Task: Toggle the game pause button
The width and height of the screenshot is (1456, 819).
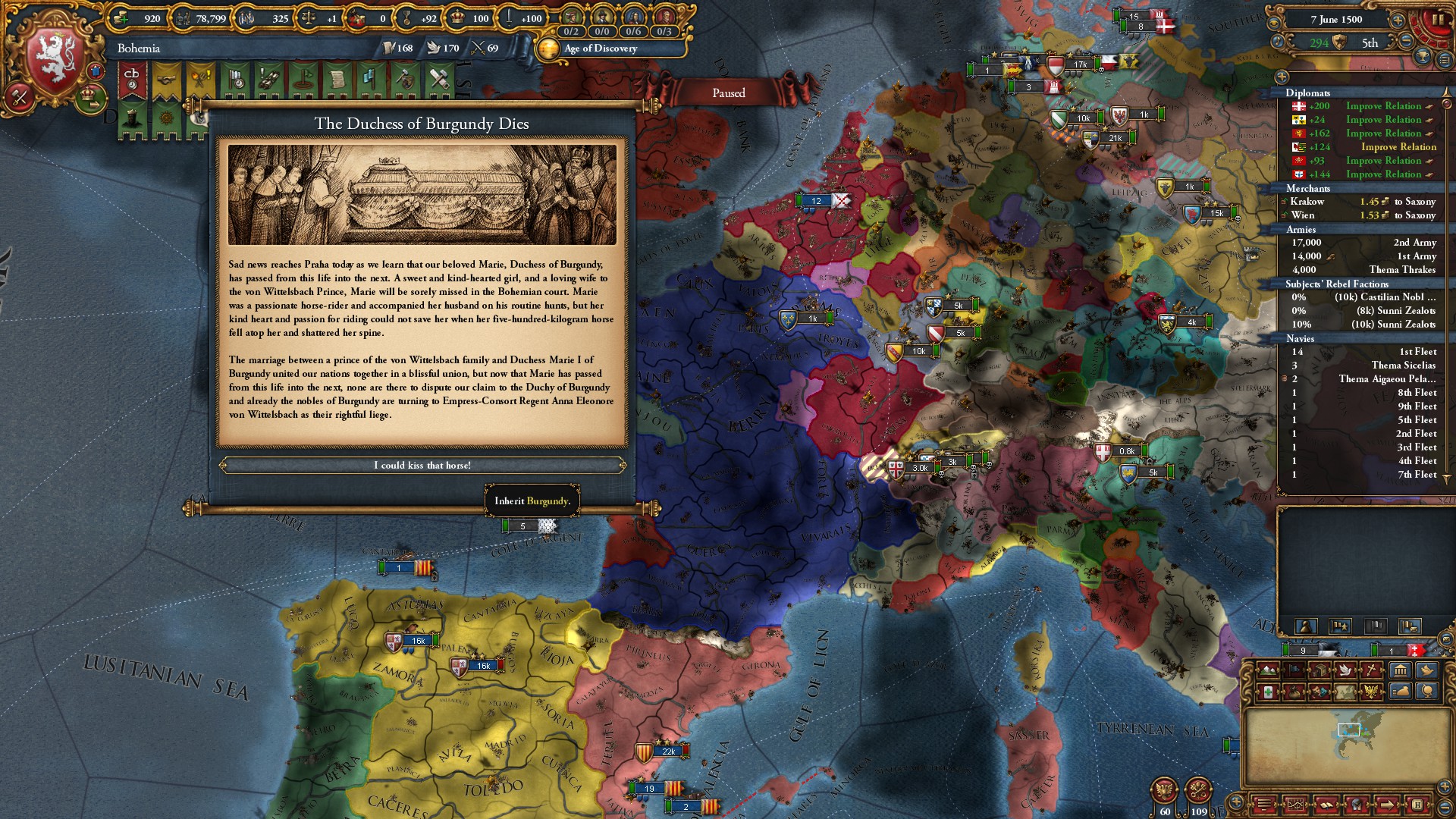Action: 1437,20
